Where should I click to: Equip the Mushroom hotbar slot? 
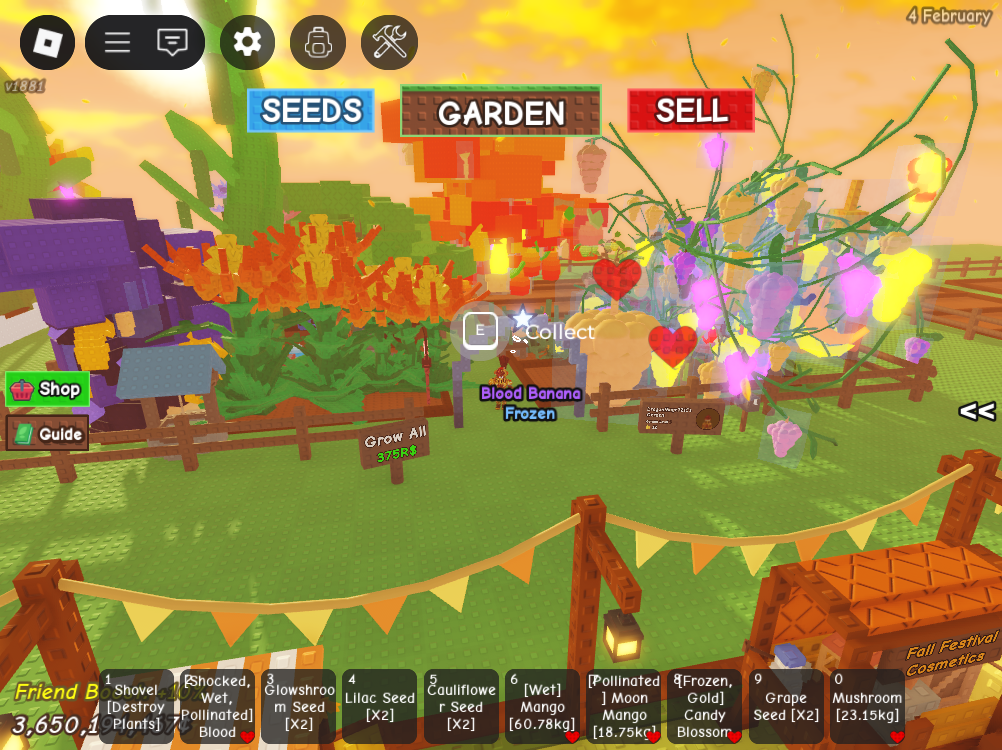(x=867, y=706)
